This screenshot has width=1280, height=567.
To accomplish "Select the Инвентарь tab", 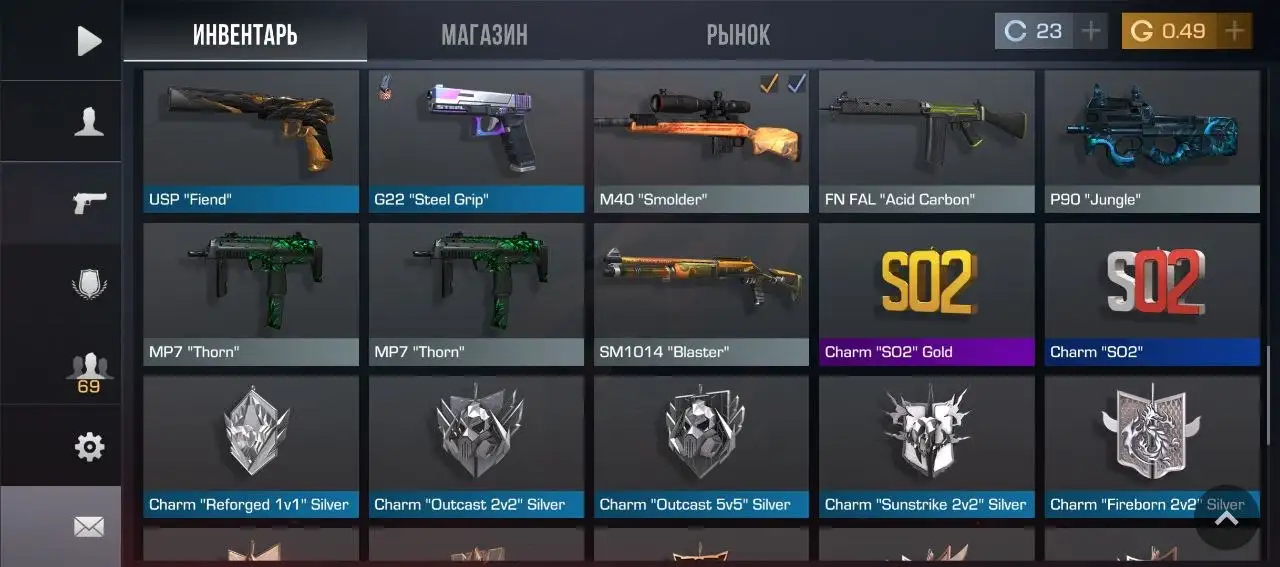I will [x=245, y=35].
